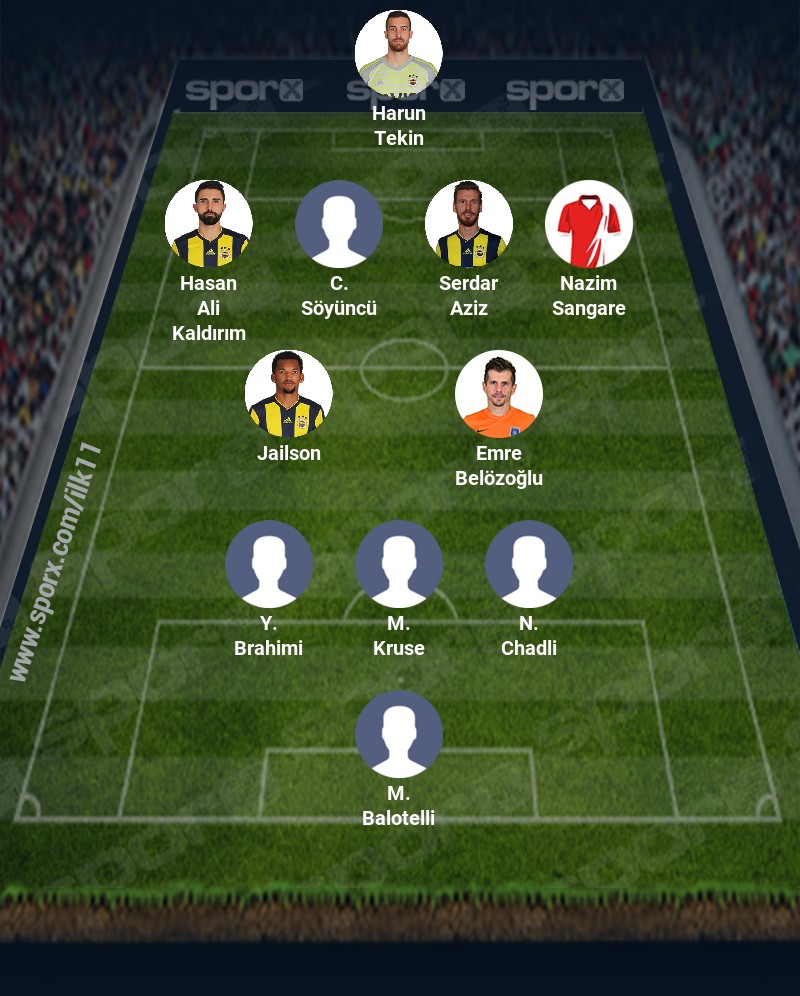This screenshot has height=996, width=800.
Task: Select Nazim Sangare's red jersey slot
Action: 589,224
